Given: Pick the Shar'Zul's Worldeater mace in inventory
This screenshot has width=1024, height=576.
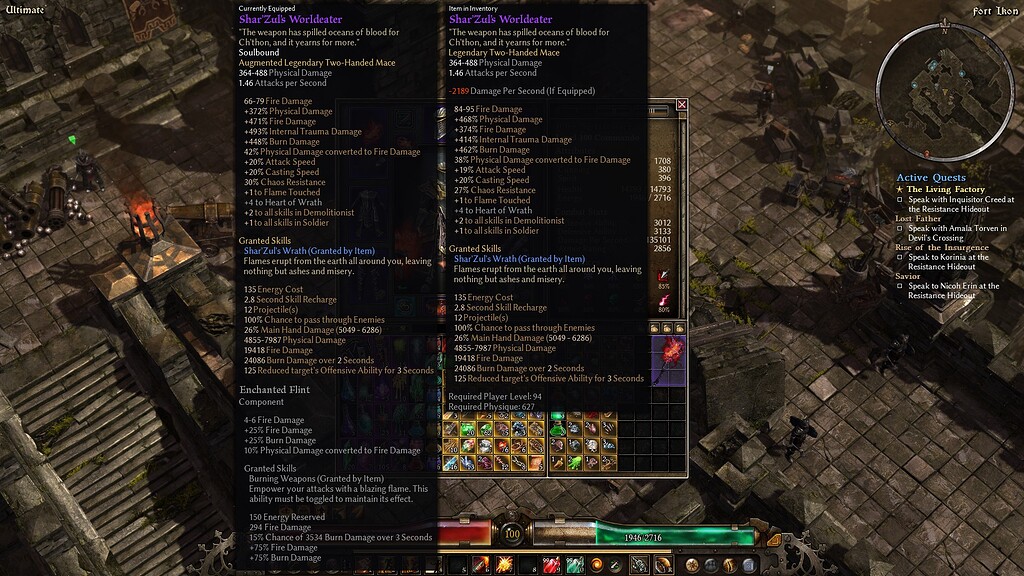Looking at the screenshot, I should pyautogui.click(x=668, y=361).
